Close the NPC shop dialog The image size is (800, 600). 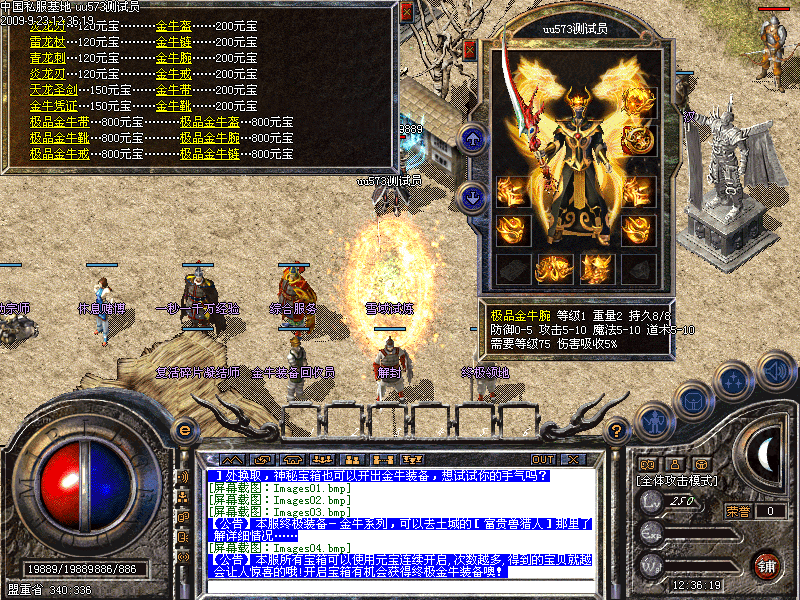point(406,13)
